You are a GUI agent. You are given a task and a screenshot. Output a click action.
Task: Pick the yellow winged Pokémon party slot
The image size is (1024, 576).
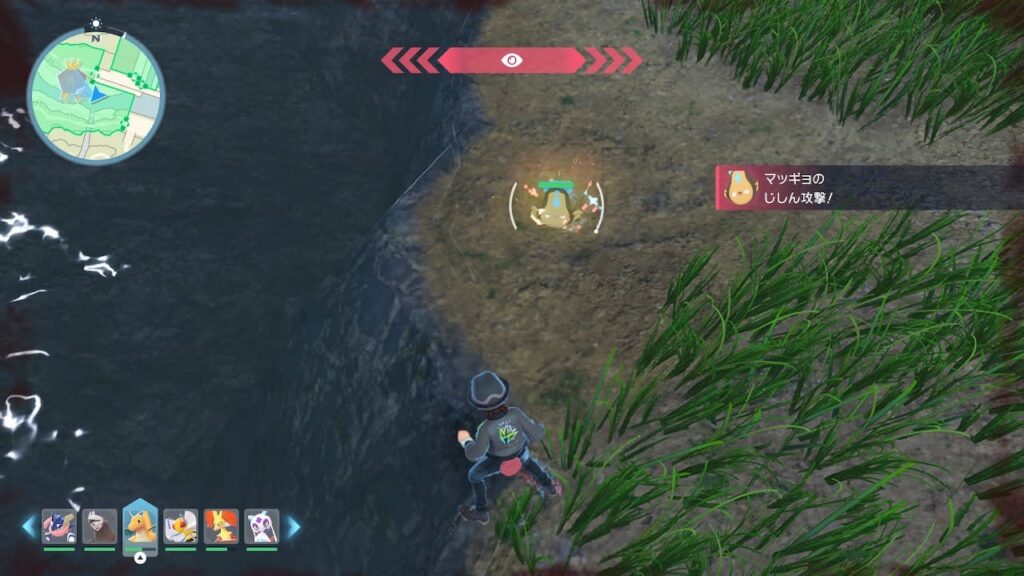tap(181, 526)
